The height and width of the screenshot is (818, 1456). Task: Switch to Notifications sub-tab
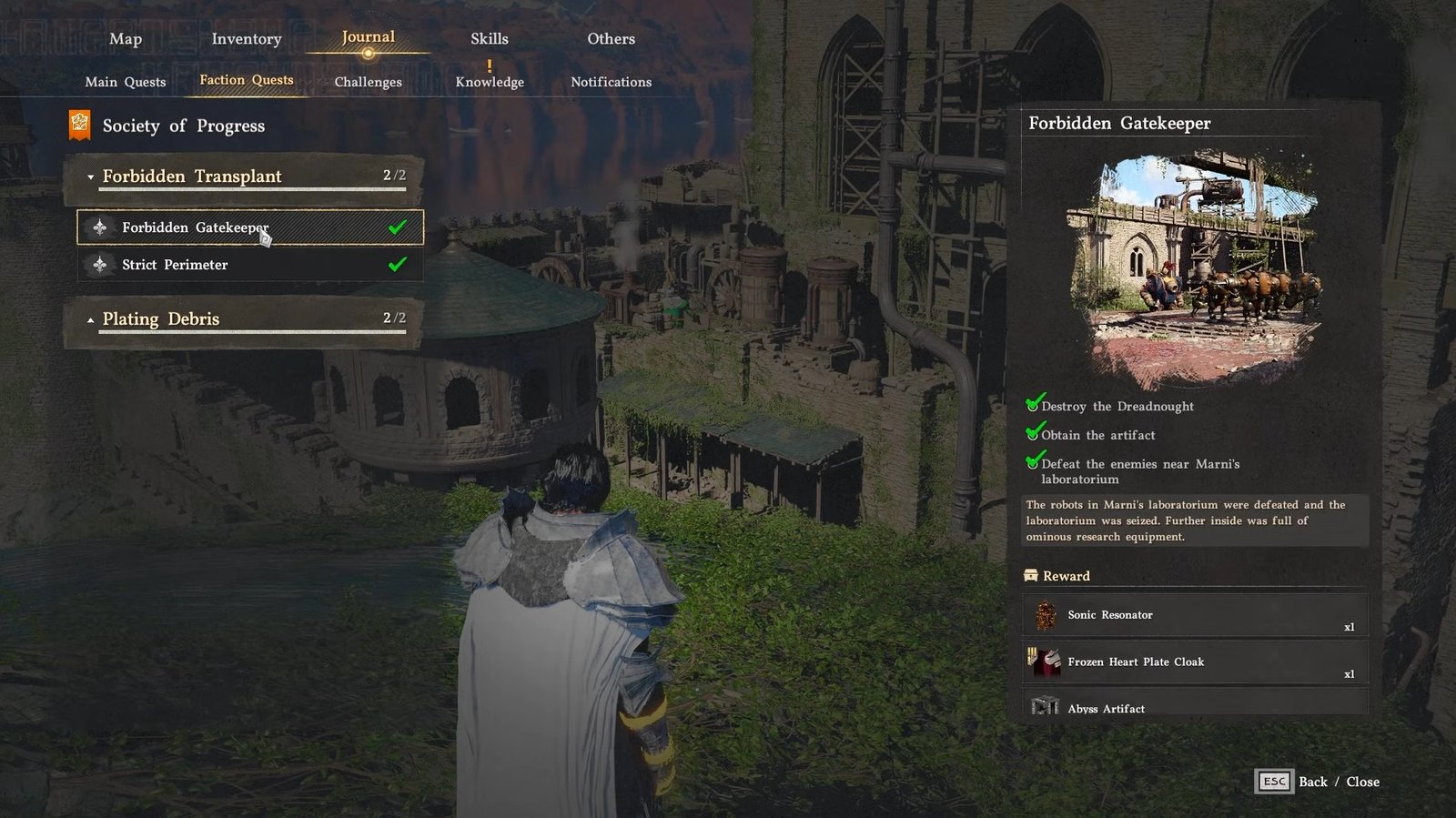(611, 82)
